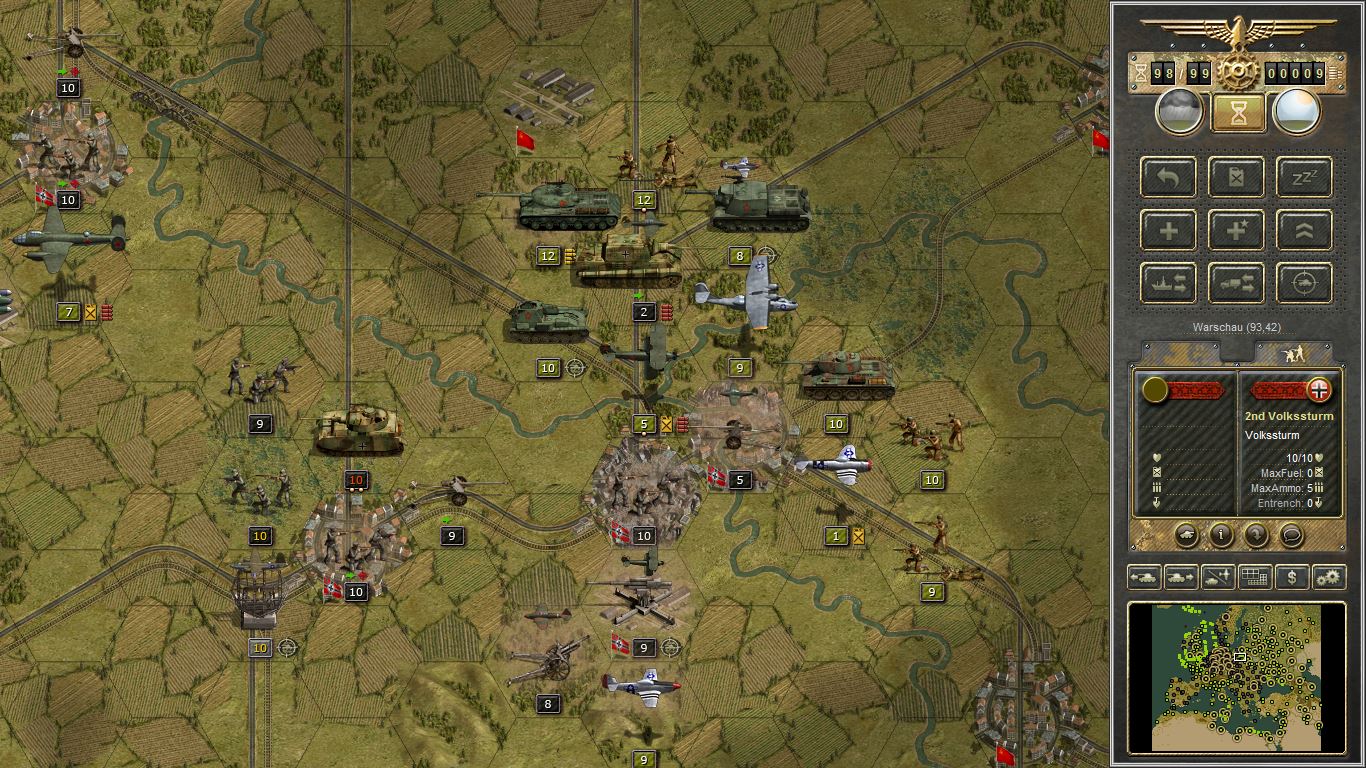This screenshot has width=1366, height=768.
Task: Reinforce unit with the plus button
Action: pyautogui.click(x=1167, y=230)
